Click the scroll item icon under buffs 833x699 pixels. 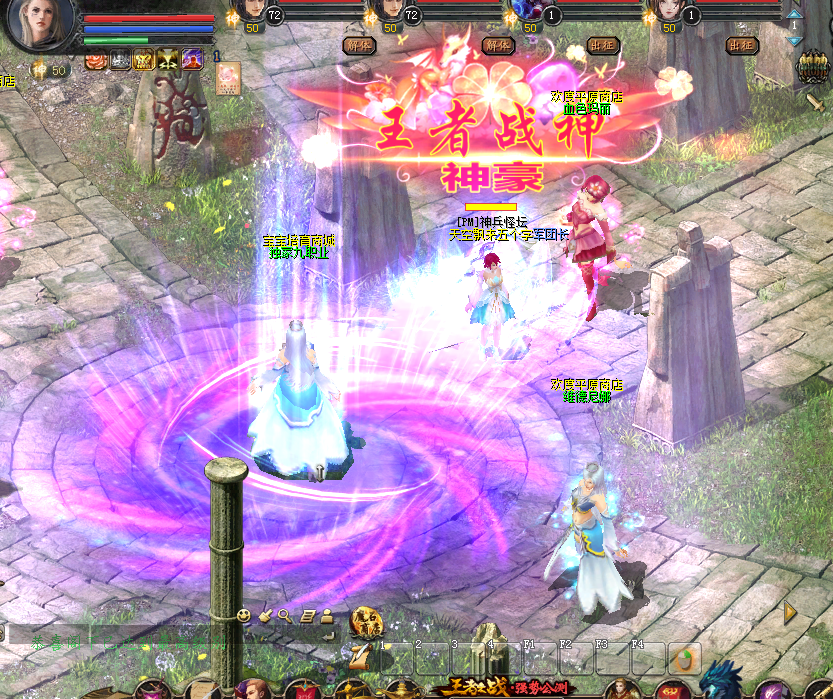click(x=229, y=77)
